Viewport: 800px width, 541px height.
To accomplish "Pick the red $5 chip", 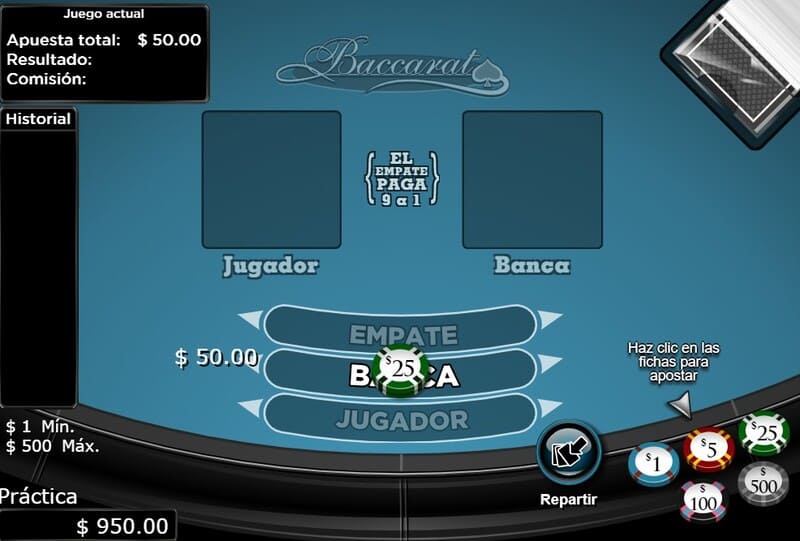I will (x=707, y=449).
